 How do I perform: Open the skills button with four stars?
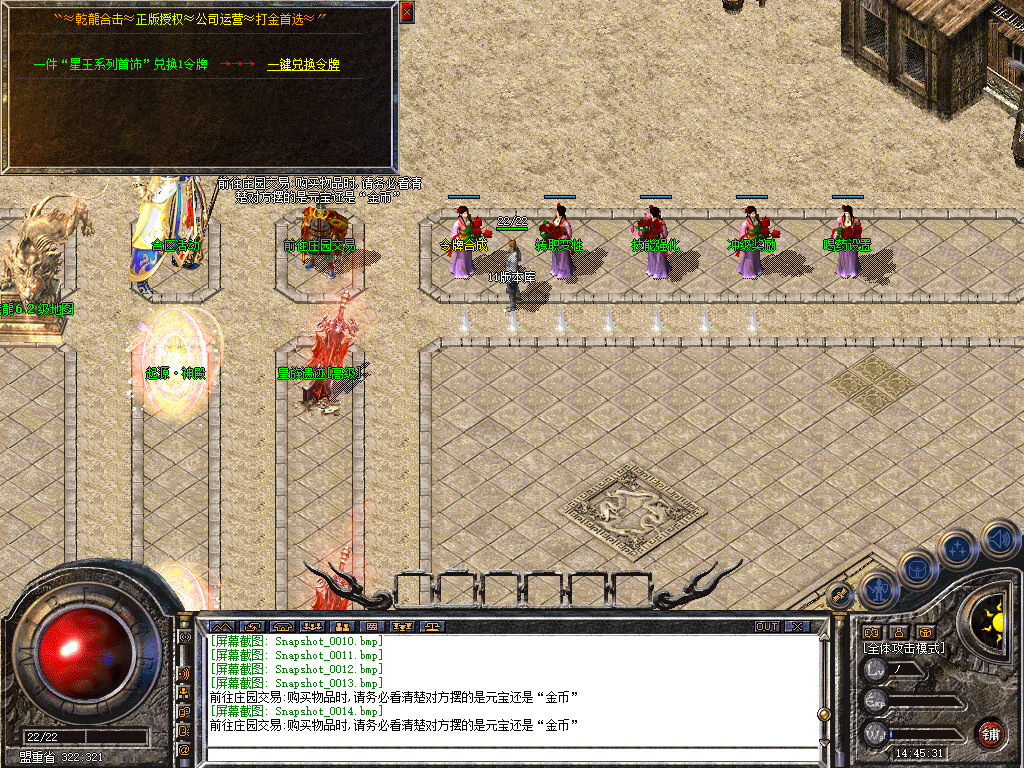957,548
